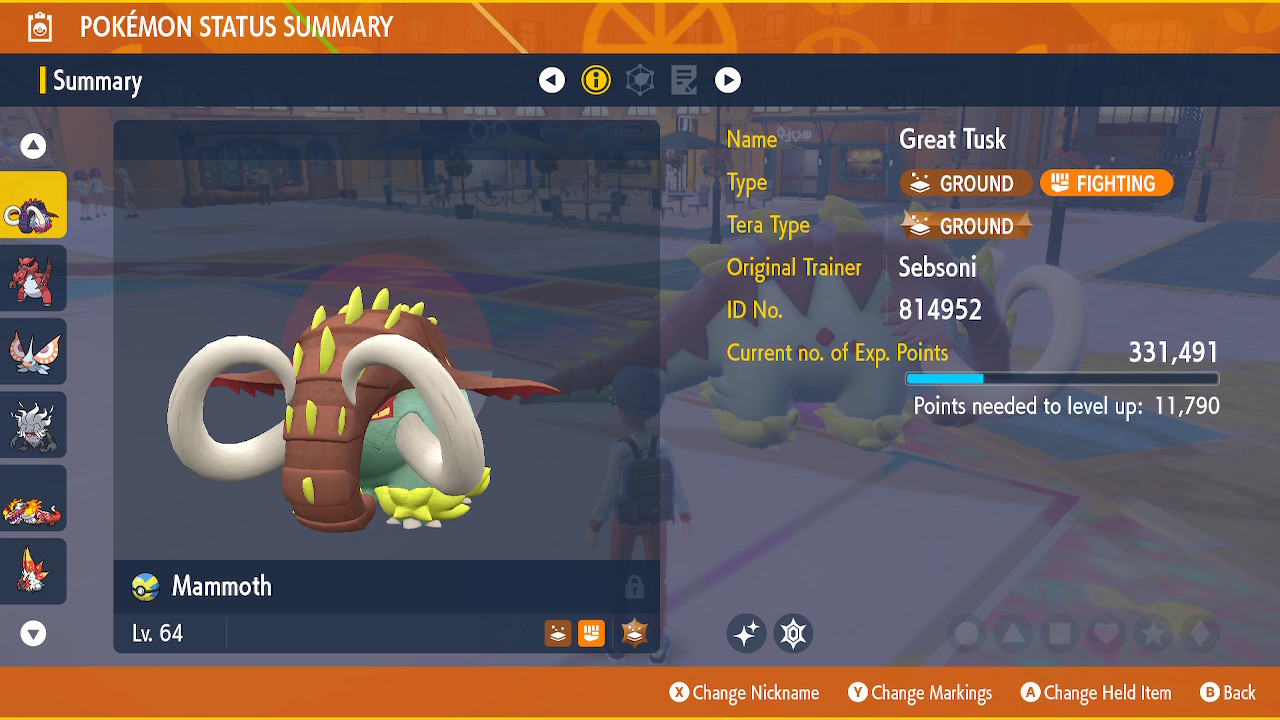Toggle the heart marking

click(x=1105, y=634)
